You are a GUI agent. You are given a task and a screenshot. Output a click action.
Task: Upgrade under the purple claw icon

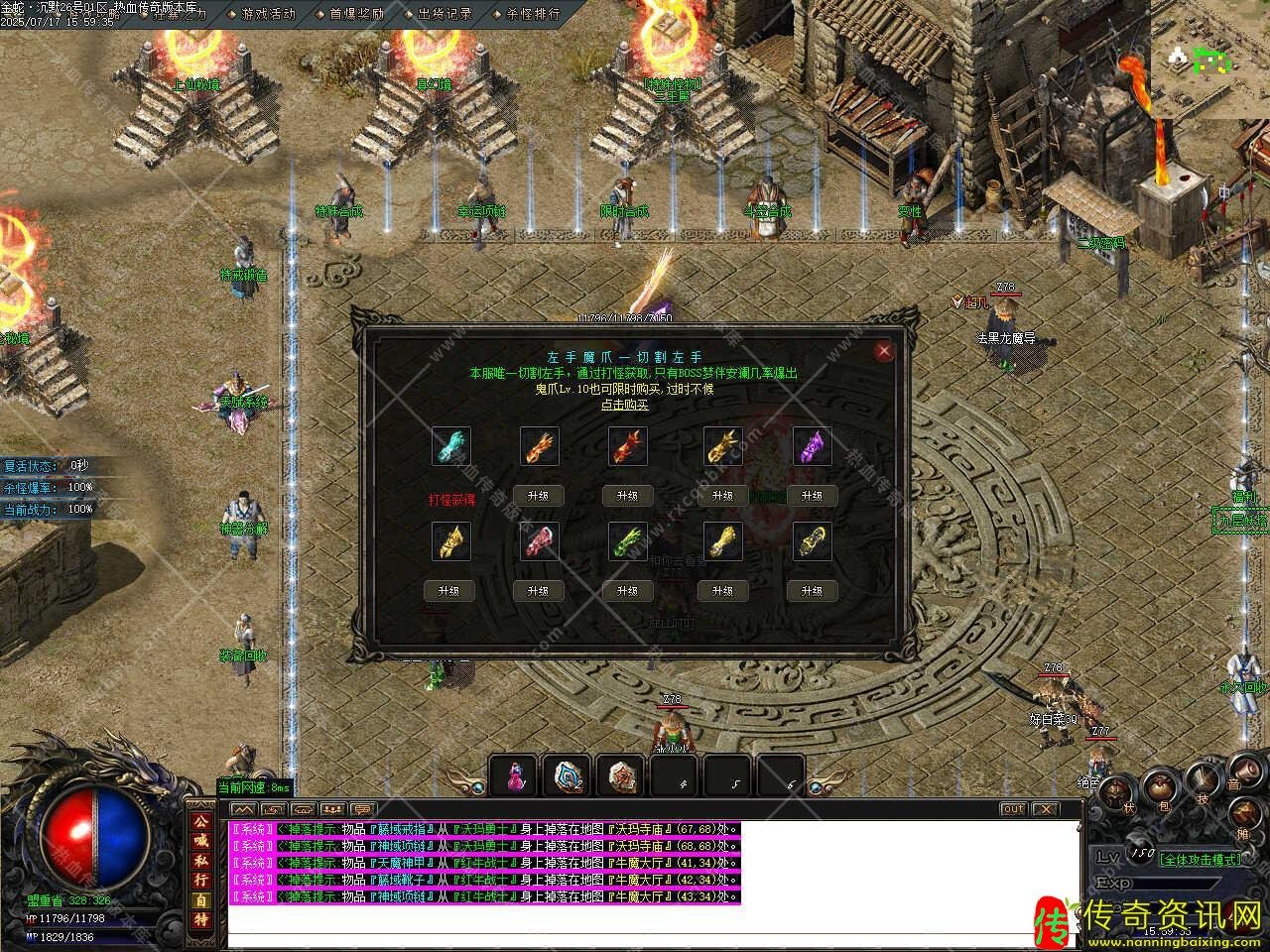[x=812, y=496]
